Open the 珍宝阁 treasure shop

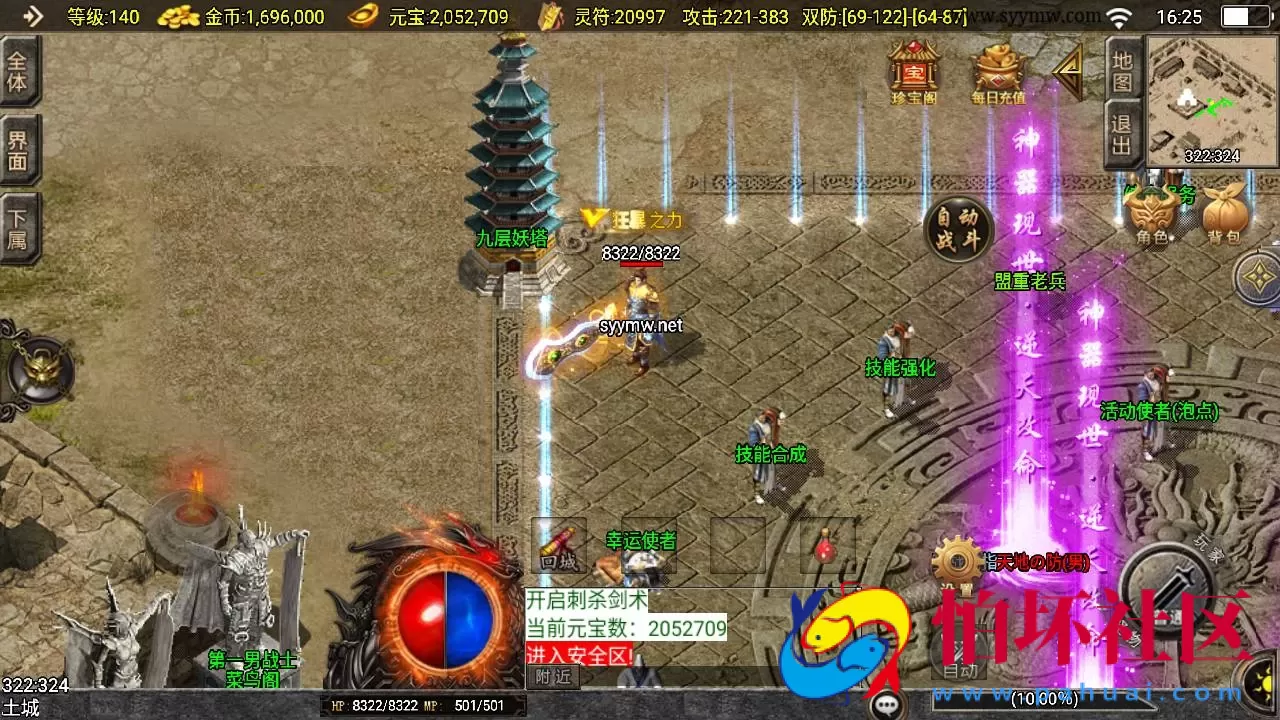tap(912, 68)
